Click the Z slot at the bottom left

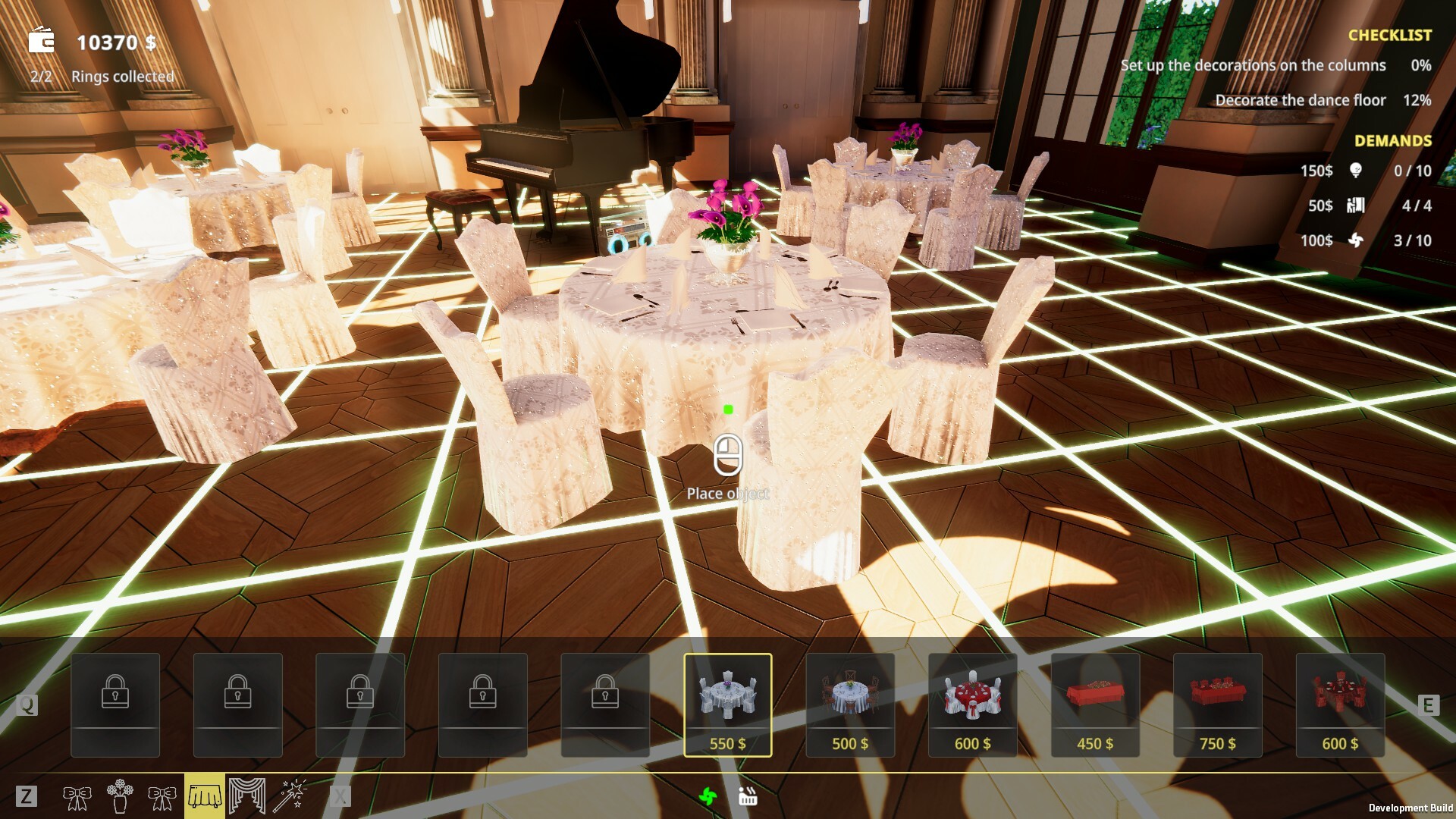pos(28,796)
